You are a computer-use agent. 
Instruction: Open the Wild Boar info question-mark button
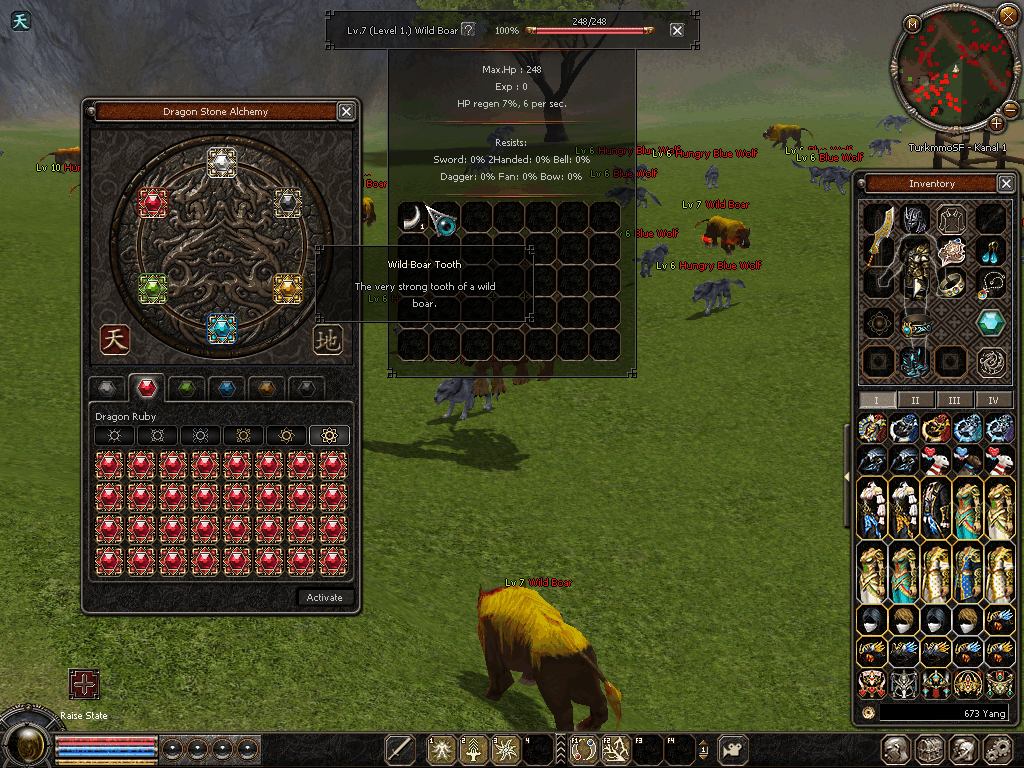tap(467, 30)
